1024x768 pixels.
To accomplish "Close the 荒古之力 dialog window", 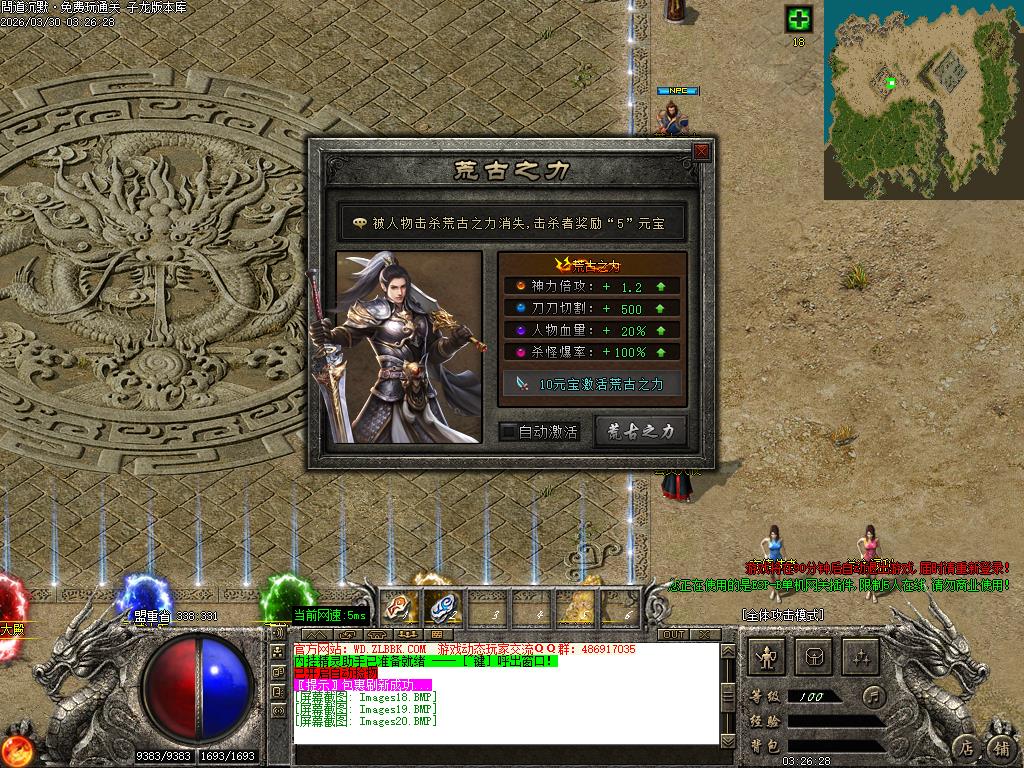I will [x=702, y=151].
